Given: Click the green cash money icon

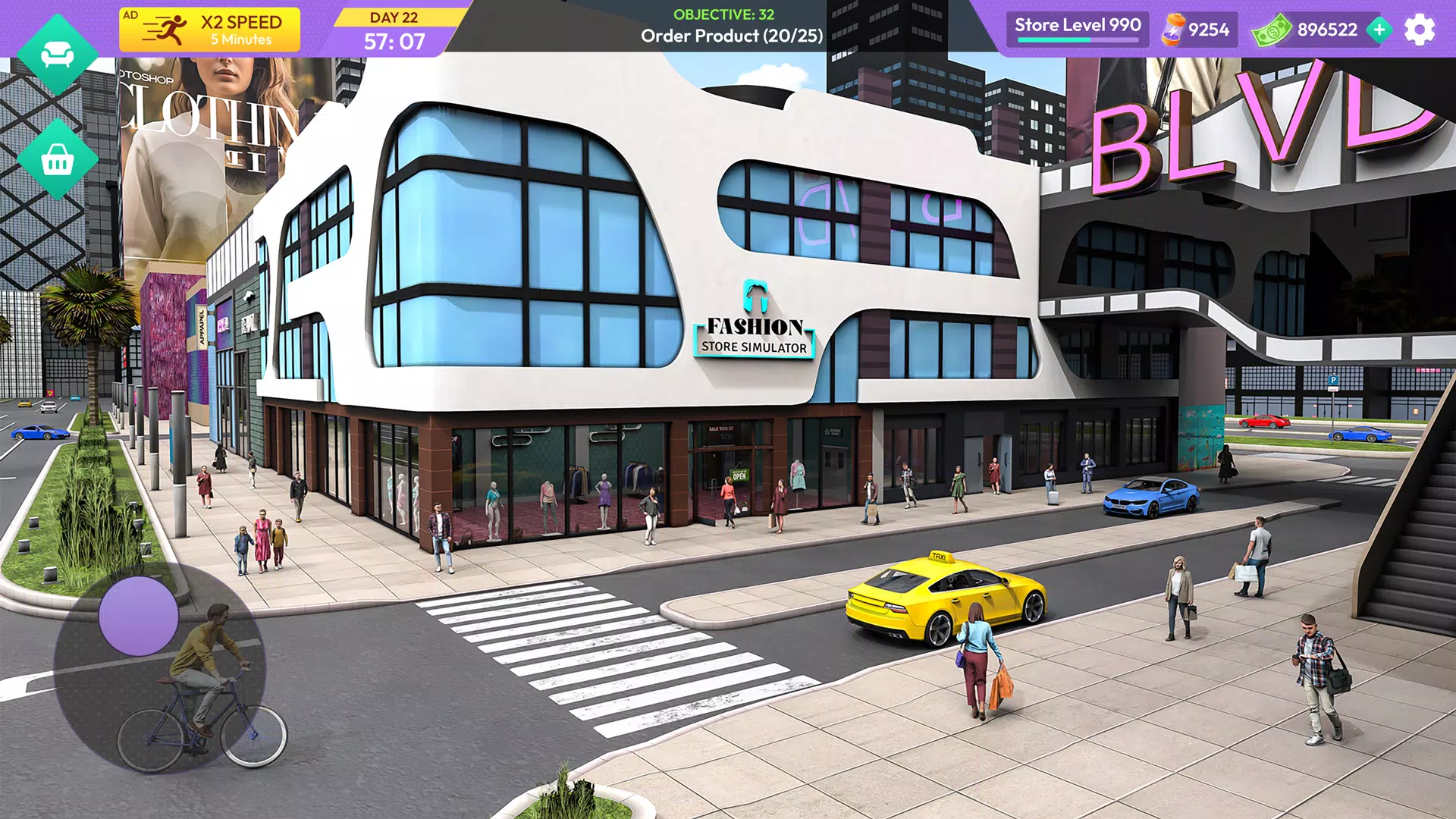Looking at the screenshot, I should (1271, 30).
